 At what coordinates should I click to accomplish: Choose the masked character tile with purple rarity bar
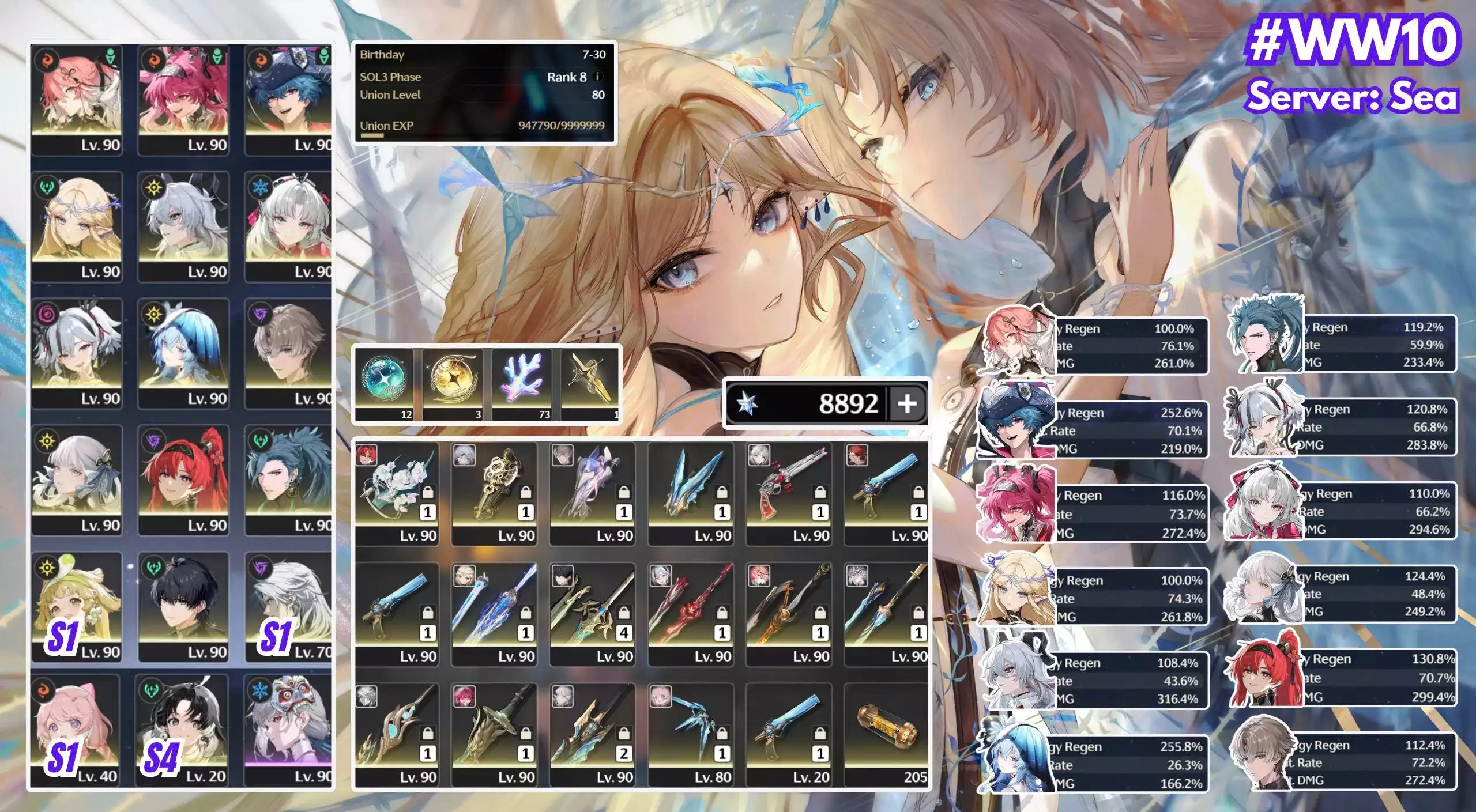click(x=288, y=729)
